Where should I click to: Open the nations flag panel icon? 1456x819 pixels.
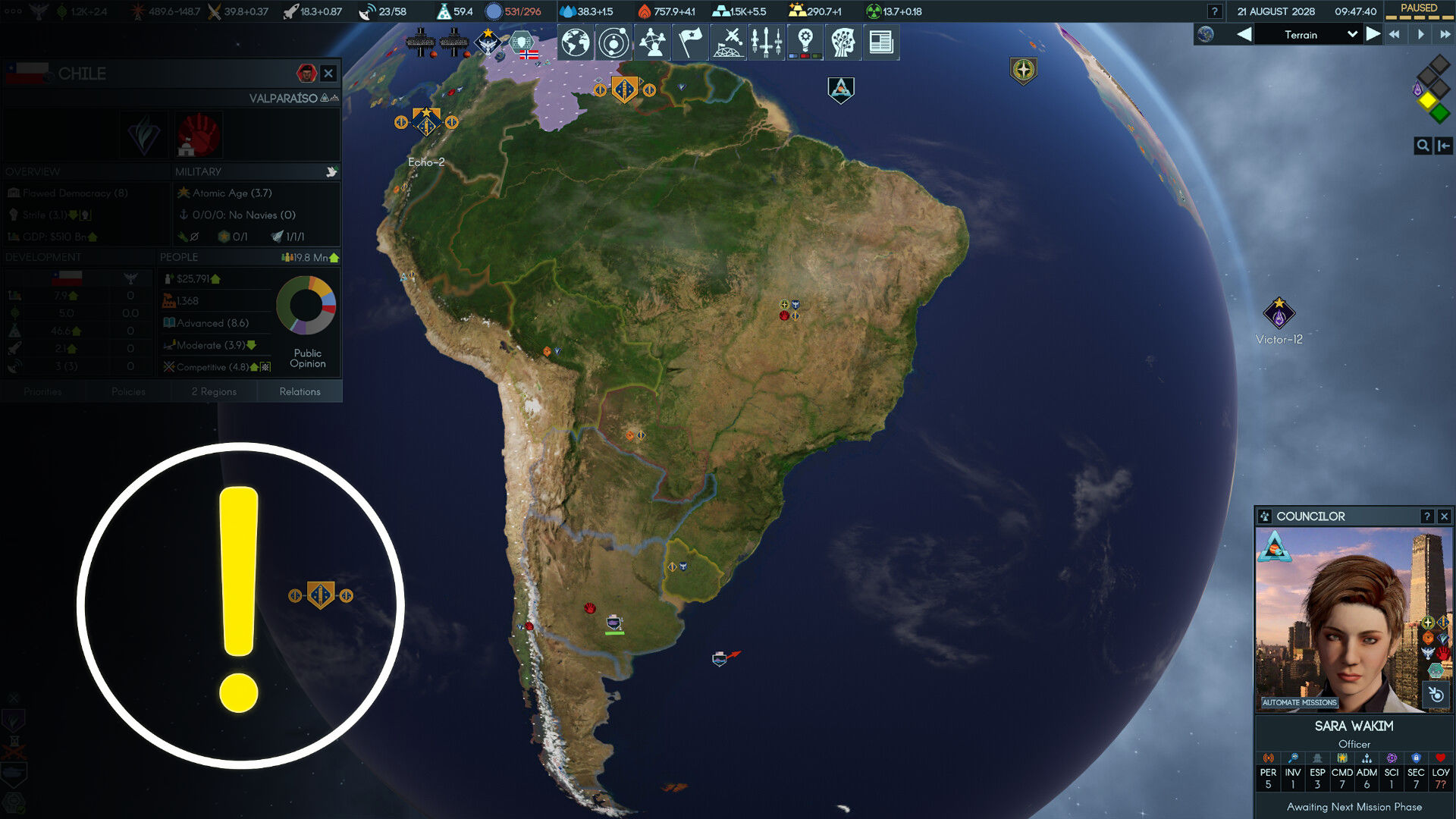point(689,43)
